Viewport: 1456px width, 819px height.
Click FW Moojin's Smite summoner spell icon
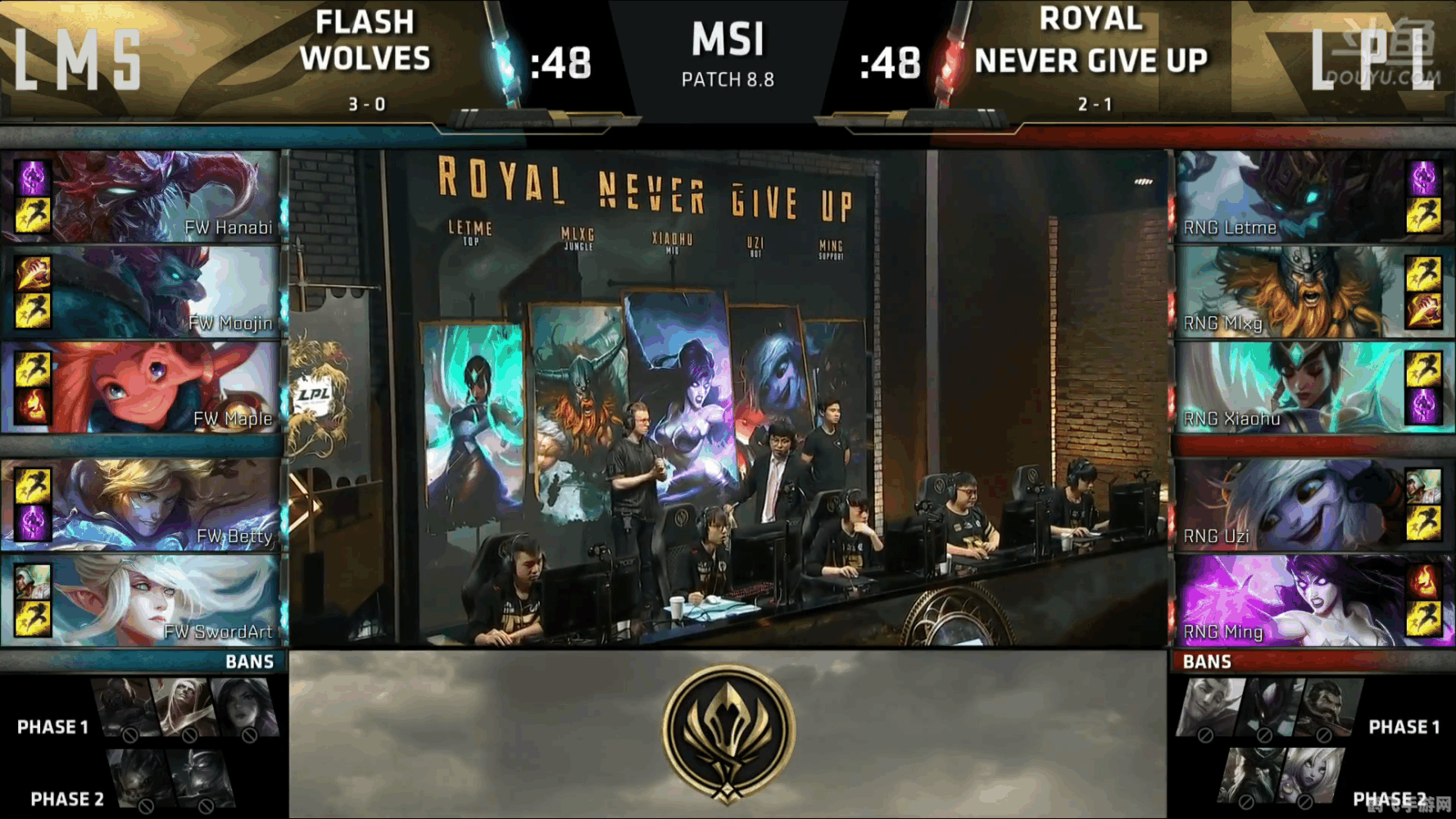33,274
